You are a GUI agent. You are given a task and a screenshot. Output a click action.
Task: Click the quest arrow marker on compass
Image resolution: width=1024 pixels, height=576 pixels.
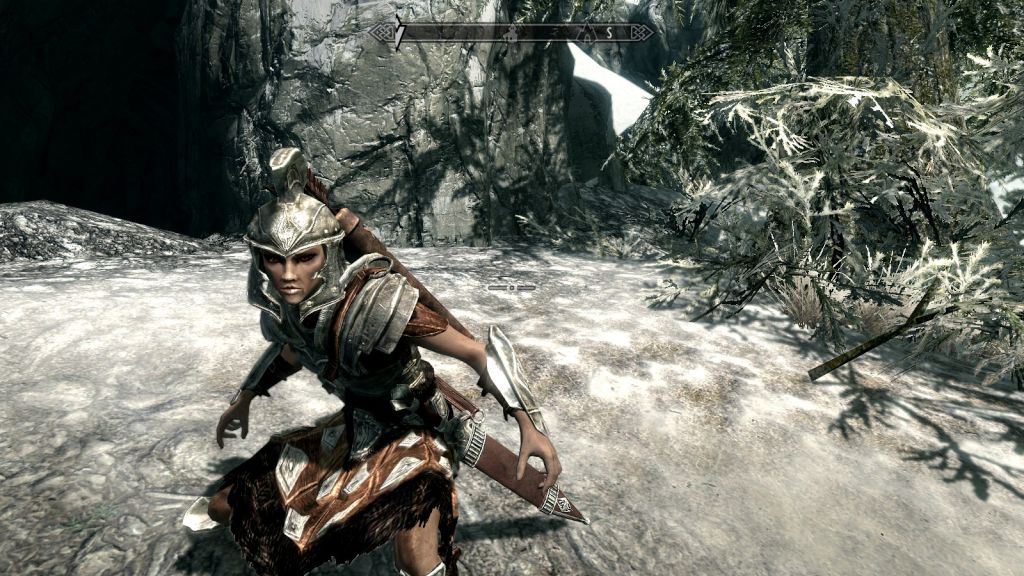click(x=398, y=32)
